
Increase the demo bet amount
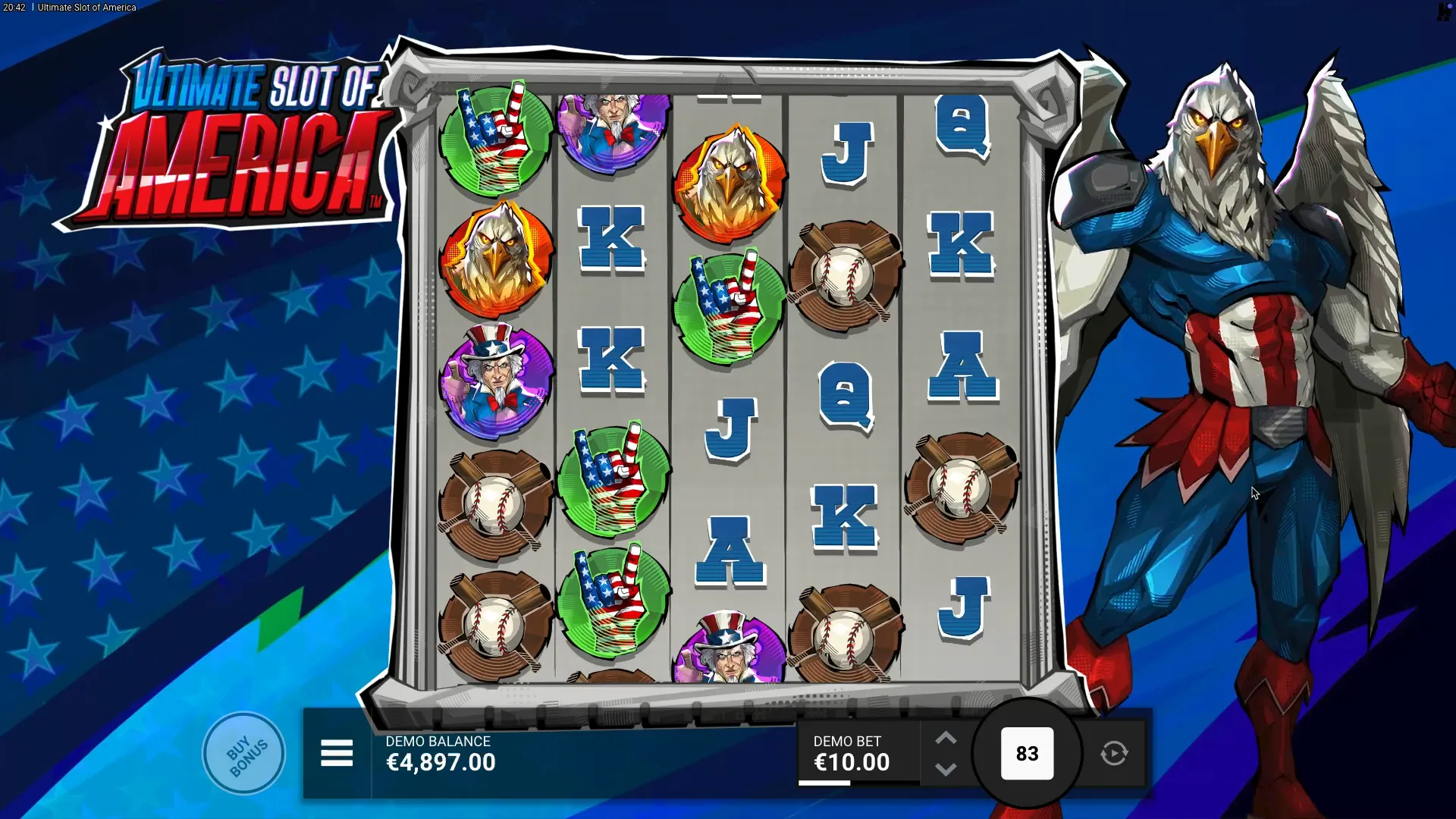(x=946, y=739)
